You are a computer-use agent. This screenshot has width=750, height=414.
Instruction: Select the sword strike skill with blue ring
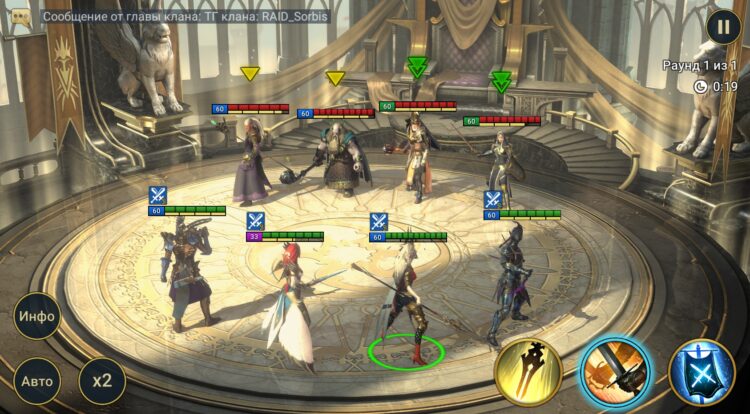[x=614, y=372]
